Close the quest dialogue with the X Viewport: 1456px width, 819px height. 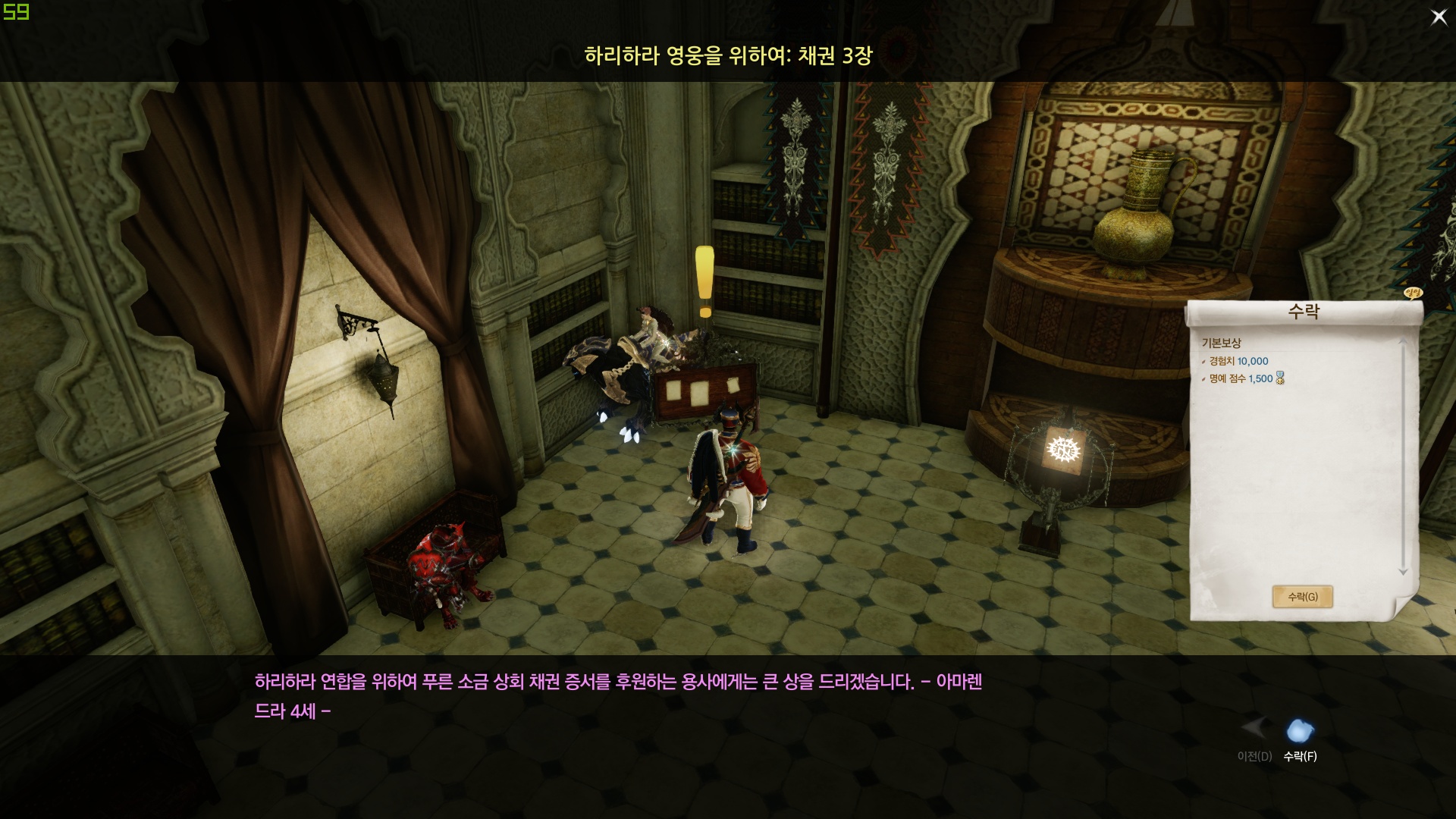coord(1439,17)
